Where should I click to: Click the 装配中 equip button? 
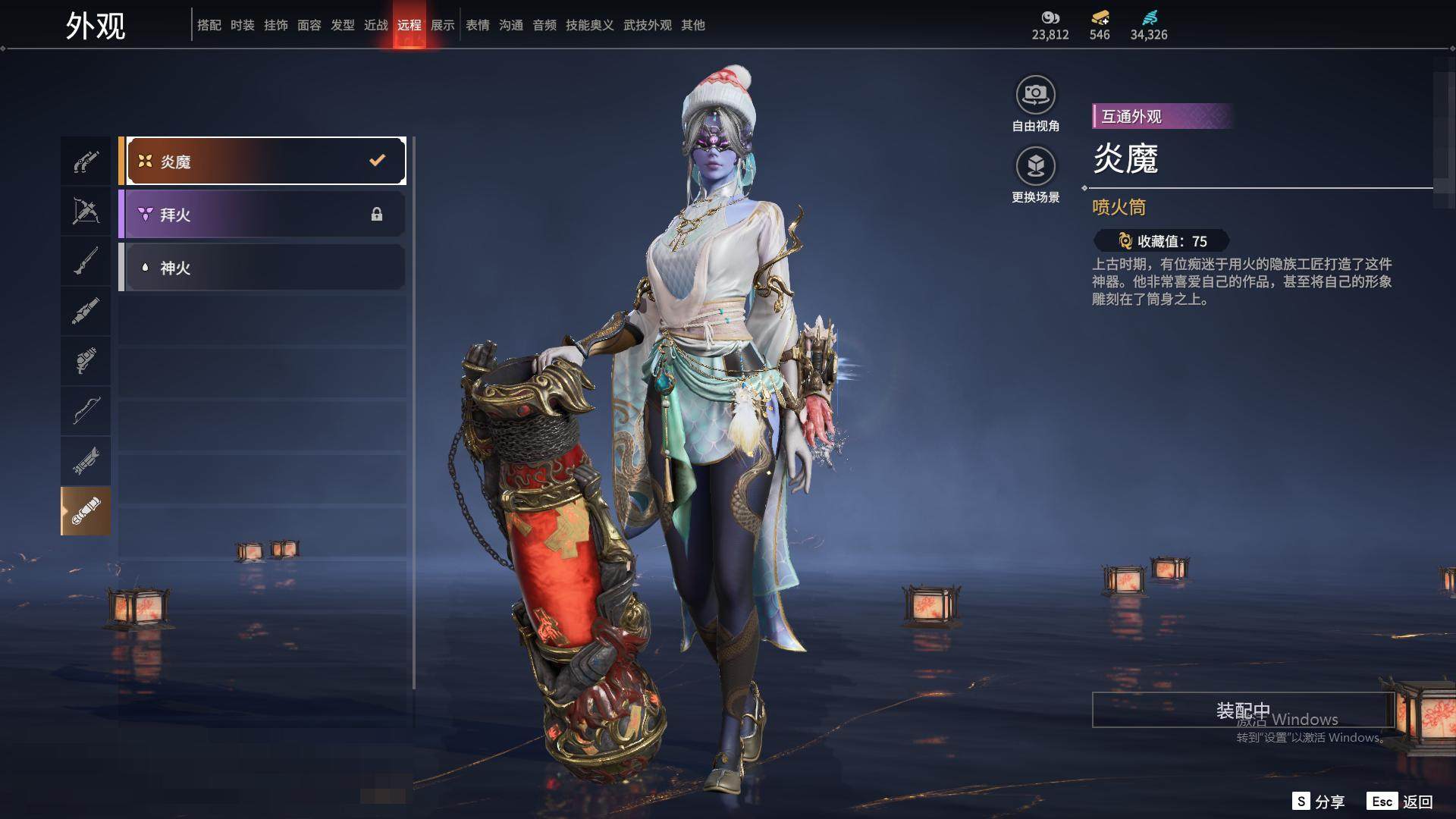click(x=1243, y=710)
